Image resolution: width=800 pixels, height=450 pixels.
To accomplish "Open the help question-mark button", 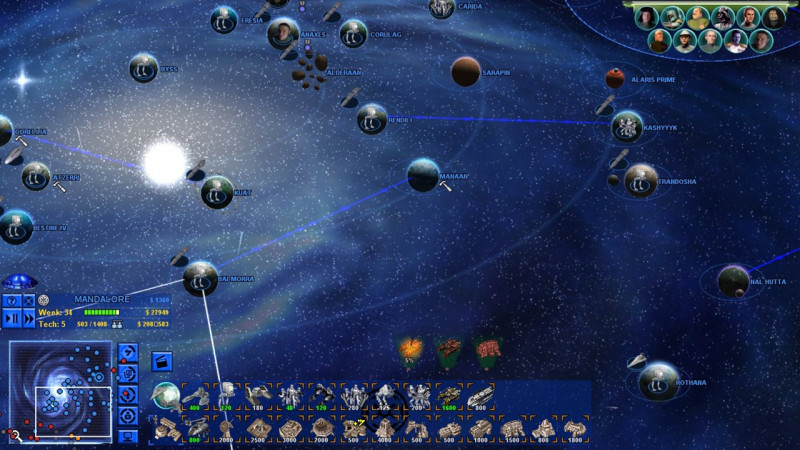I will 11,300.
